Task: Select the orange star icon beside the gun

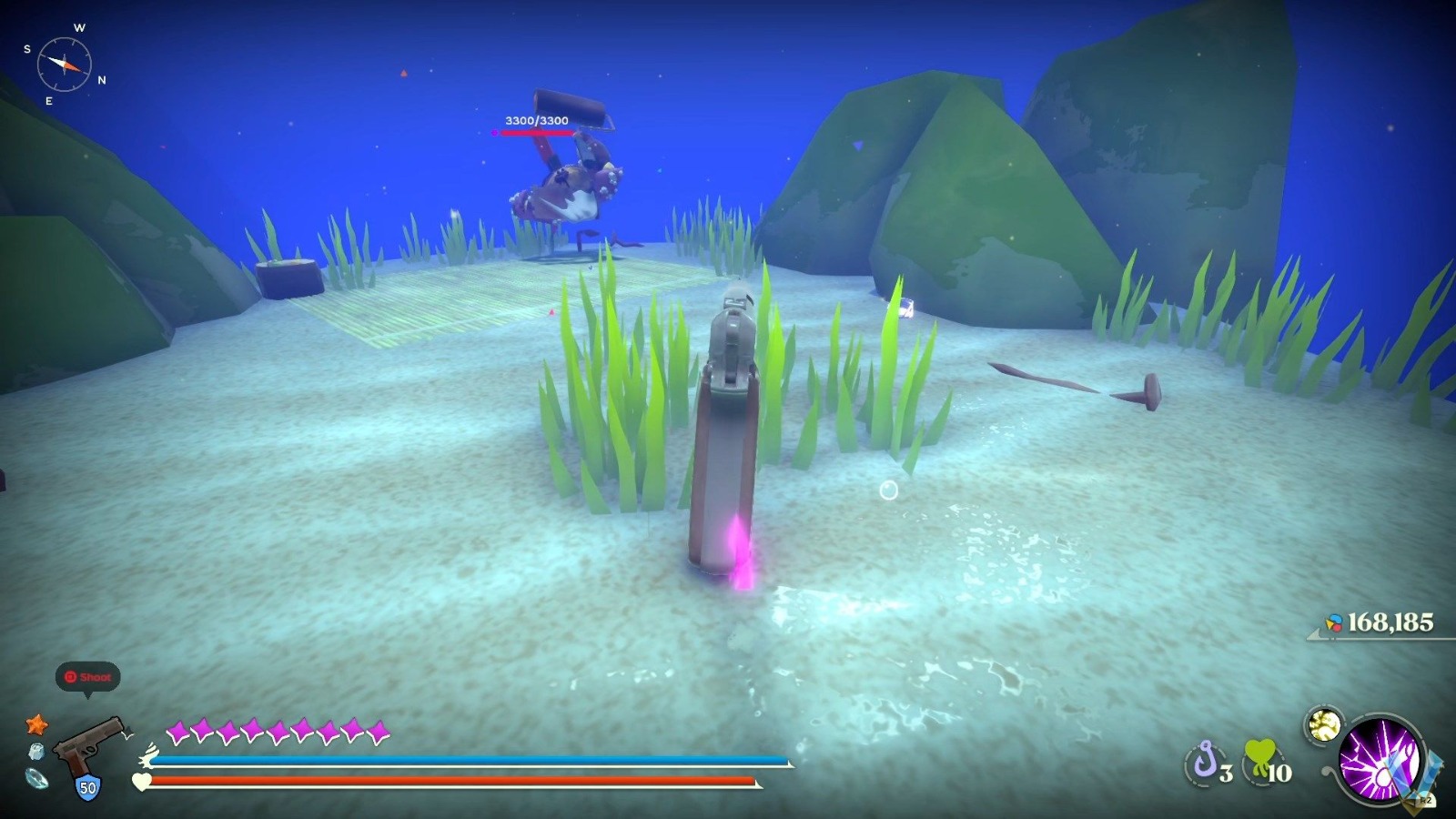Action: pos(37,724)
